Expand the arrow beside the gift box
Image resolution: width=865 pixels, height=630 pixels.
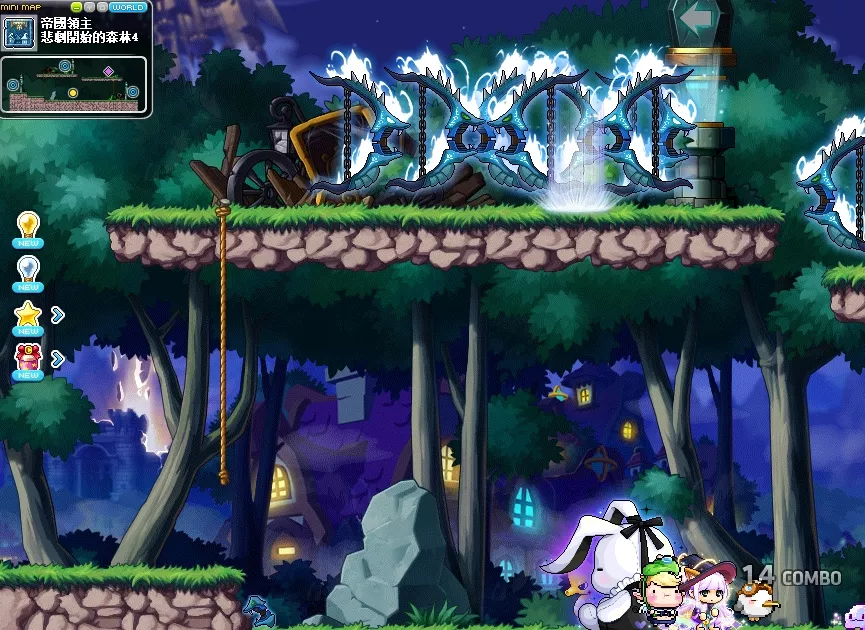point(58,358)
